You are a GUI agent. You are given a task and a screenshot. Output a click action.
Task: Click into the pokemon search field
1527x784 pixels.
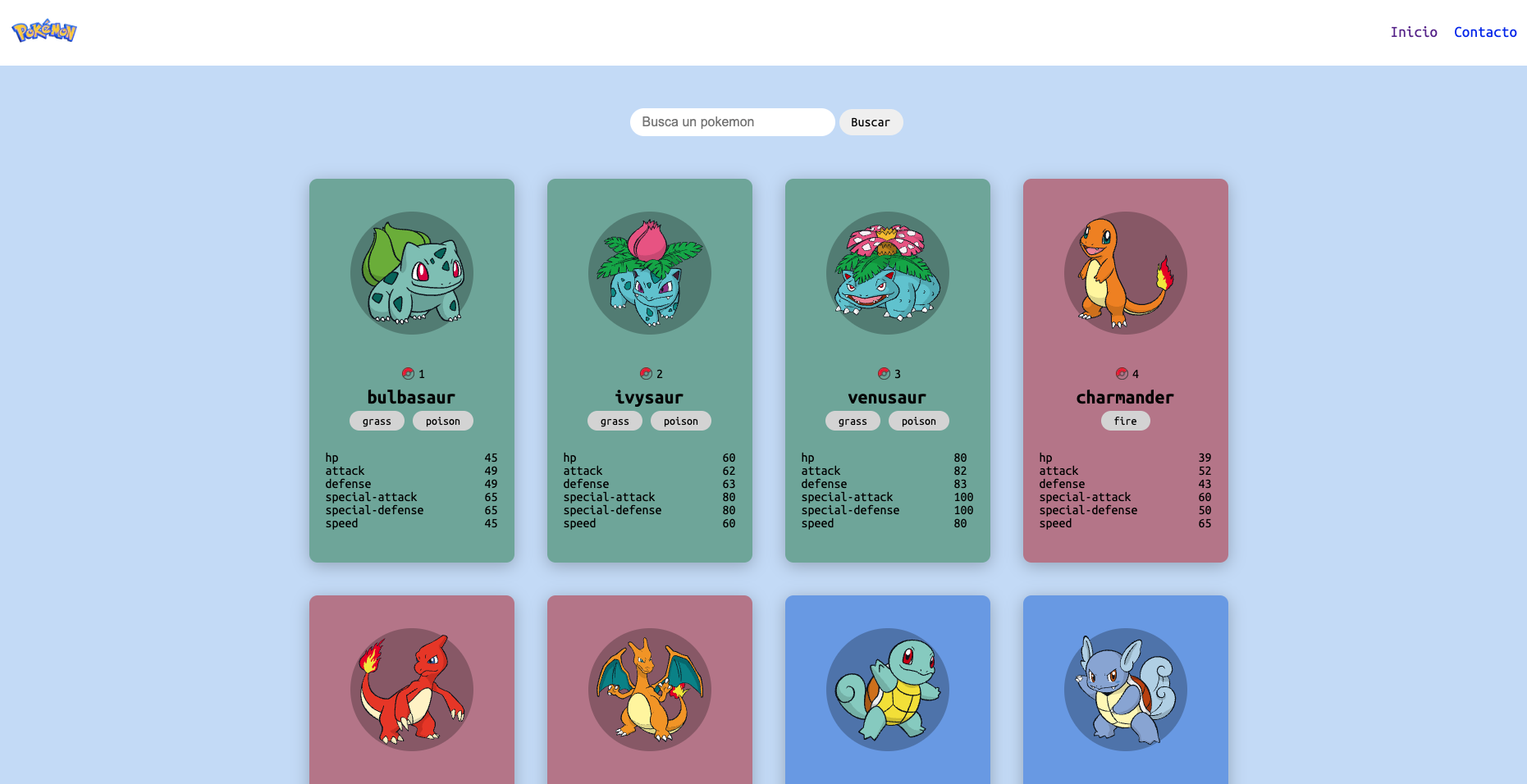point(731,121)
